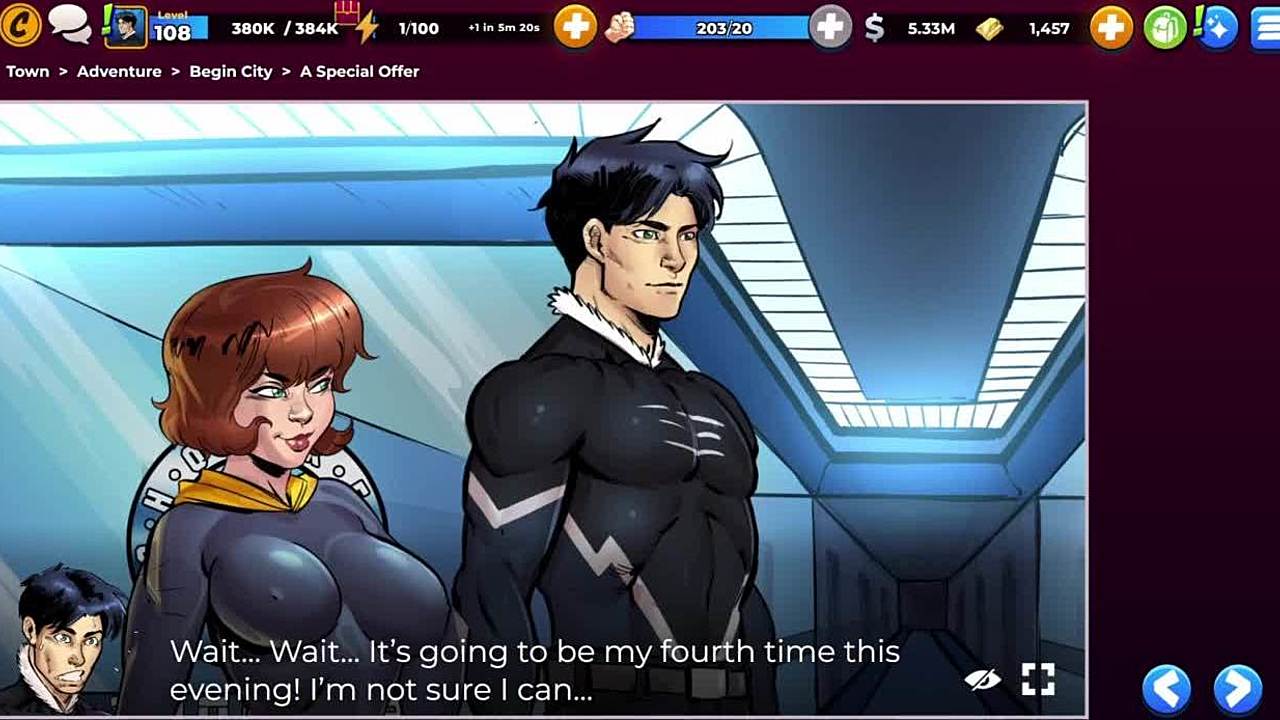
Task: Open the player profile portrait
Action: [126, 27]
